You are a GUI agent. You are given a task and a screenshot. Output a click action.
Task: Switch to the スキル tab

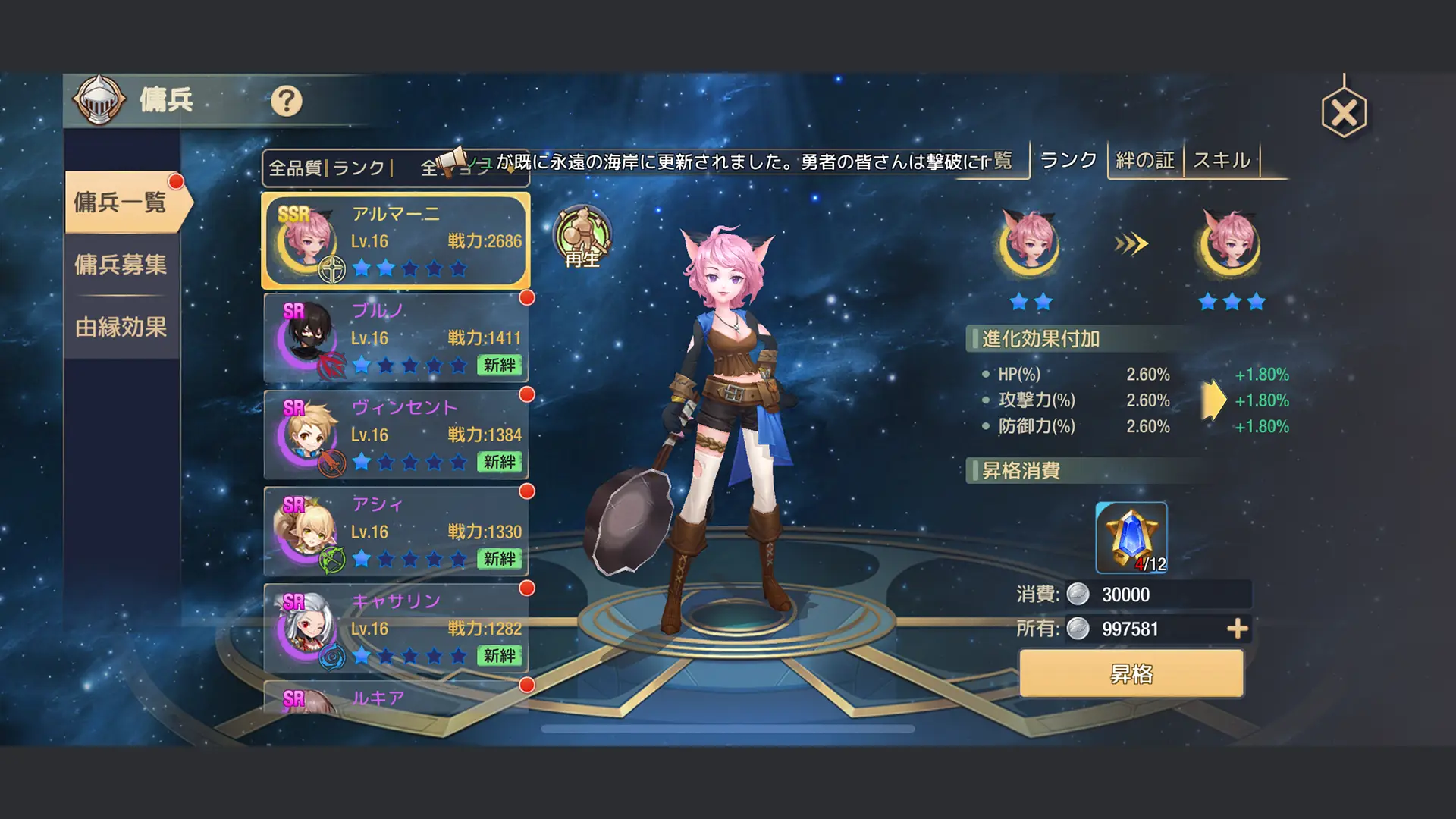(x=1222, y=160)
